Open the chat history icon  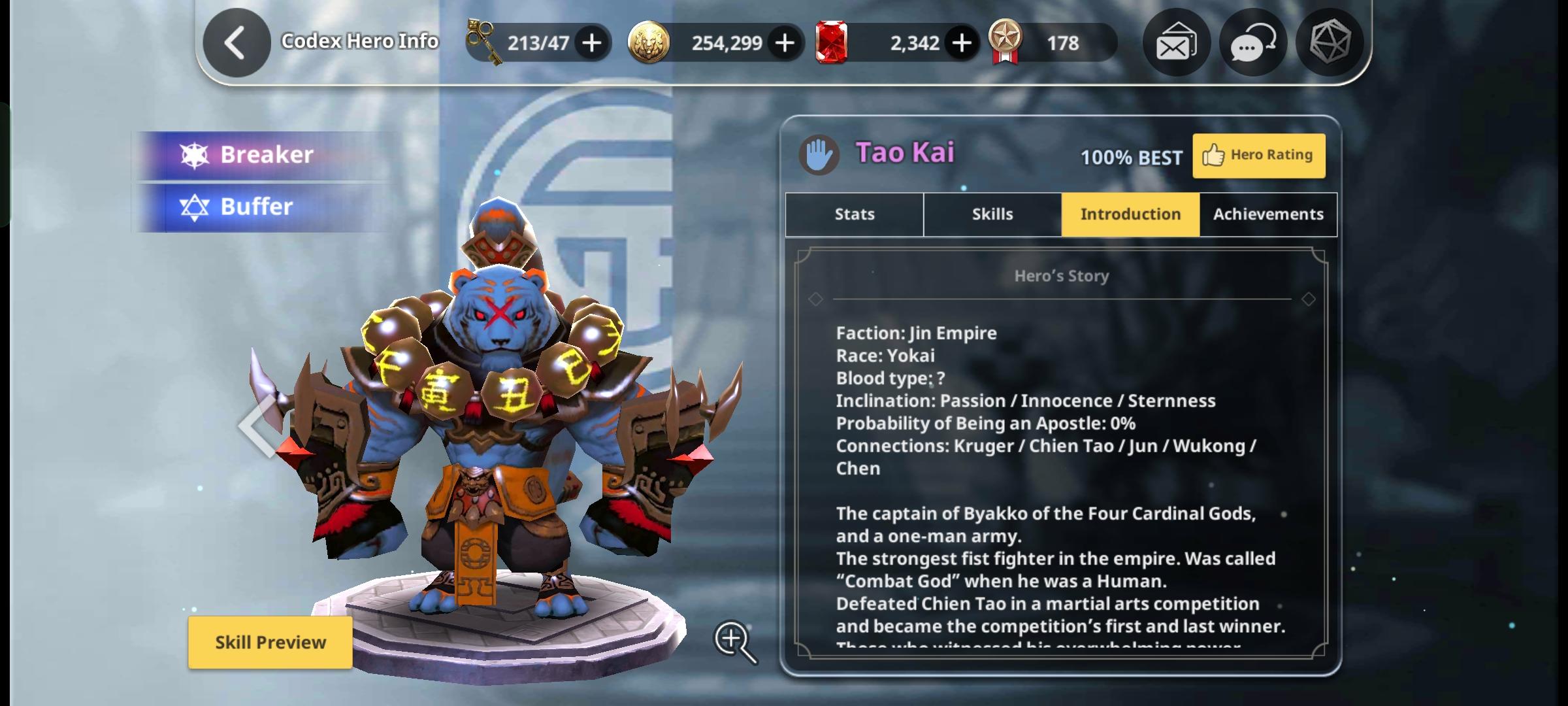[x=1252, y=42]
